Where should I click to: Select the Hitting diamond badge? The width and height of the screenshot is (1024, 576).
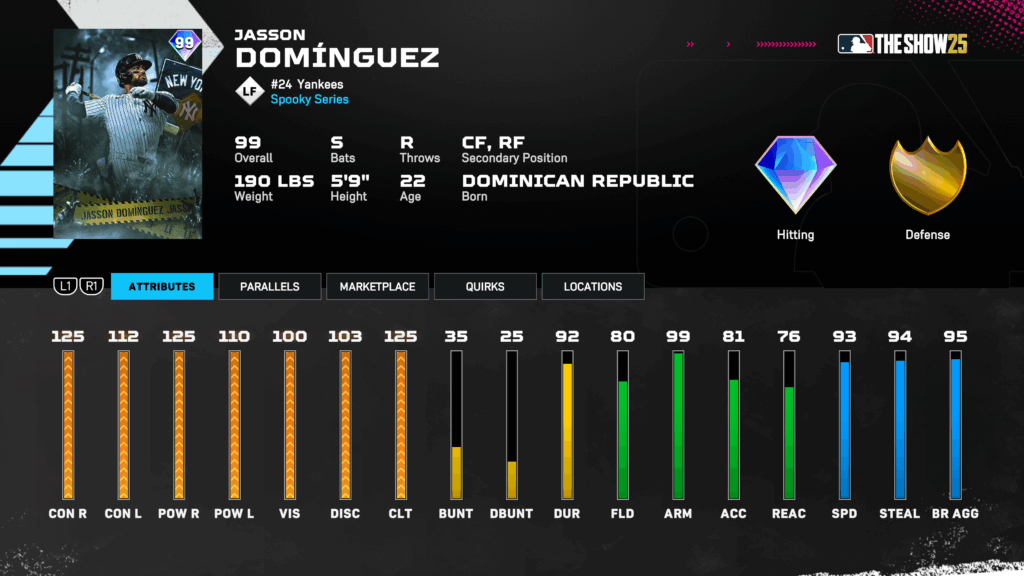(x=795, y=177)
